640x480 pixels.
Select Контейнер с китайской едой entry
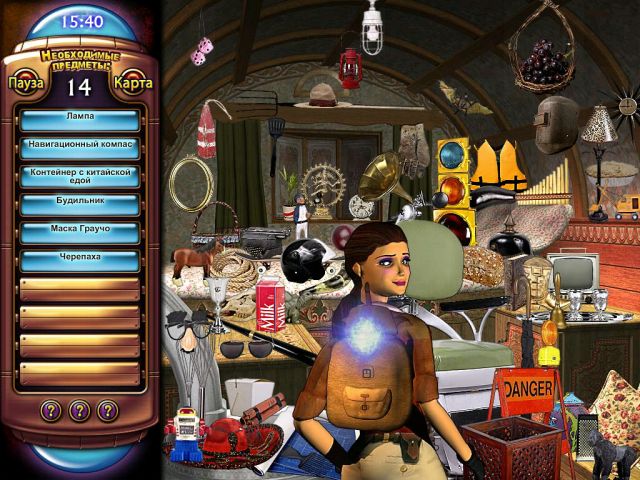tap(80, 175)
